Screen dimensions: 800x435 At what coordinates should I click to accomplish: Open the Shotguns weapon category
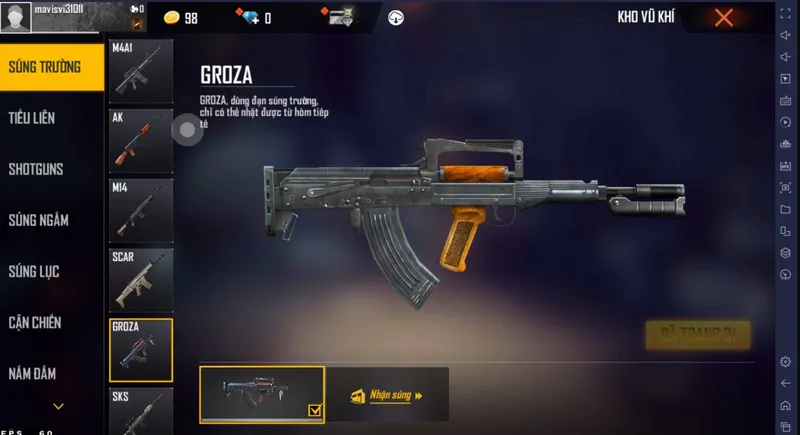[36, 169]
